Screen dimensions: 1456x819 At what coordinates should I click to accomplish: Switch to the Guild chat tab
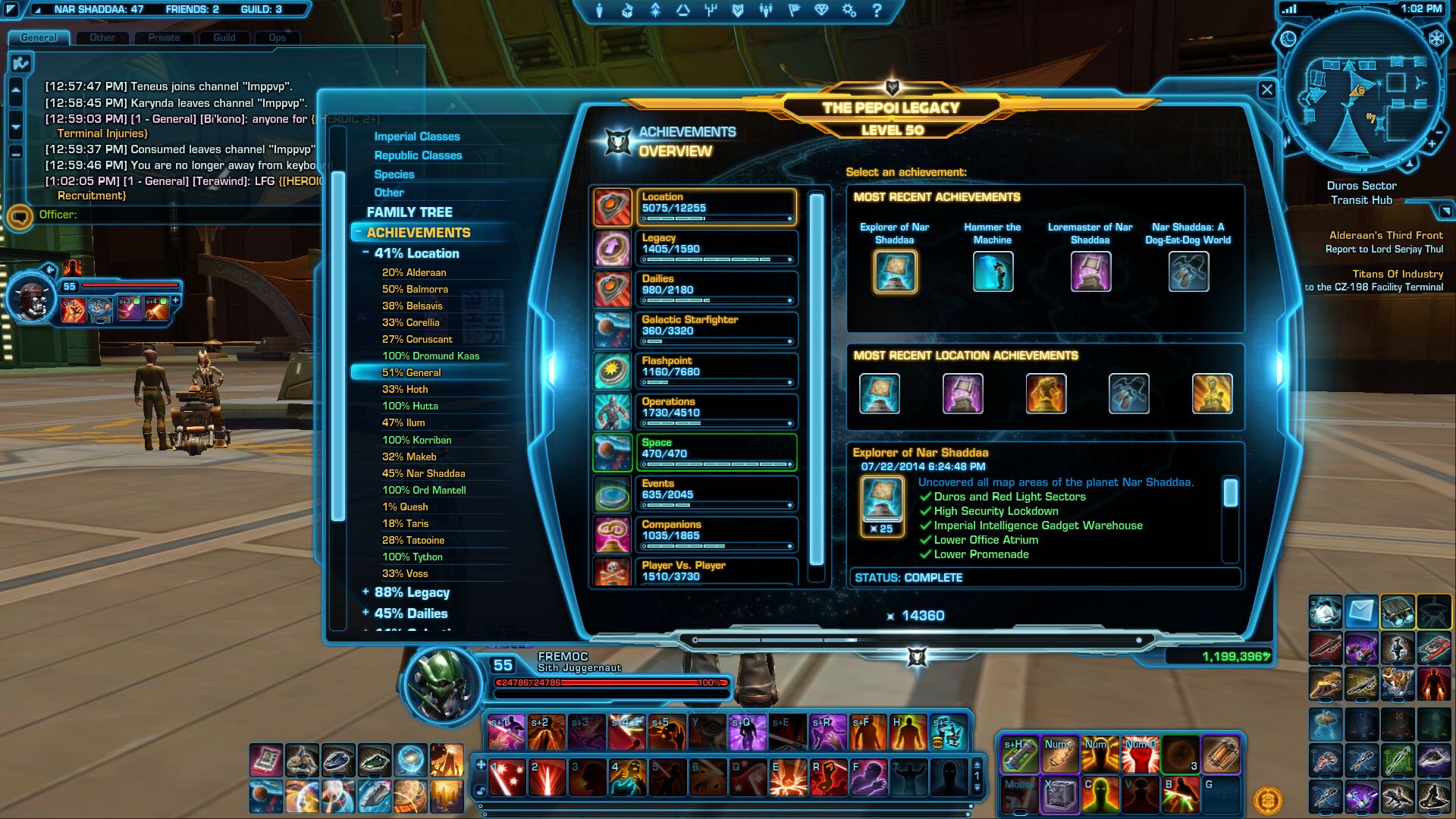coord(224,37)
